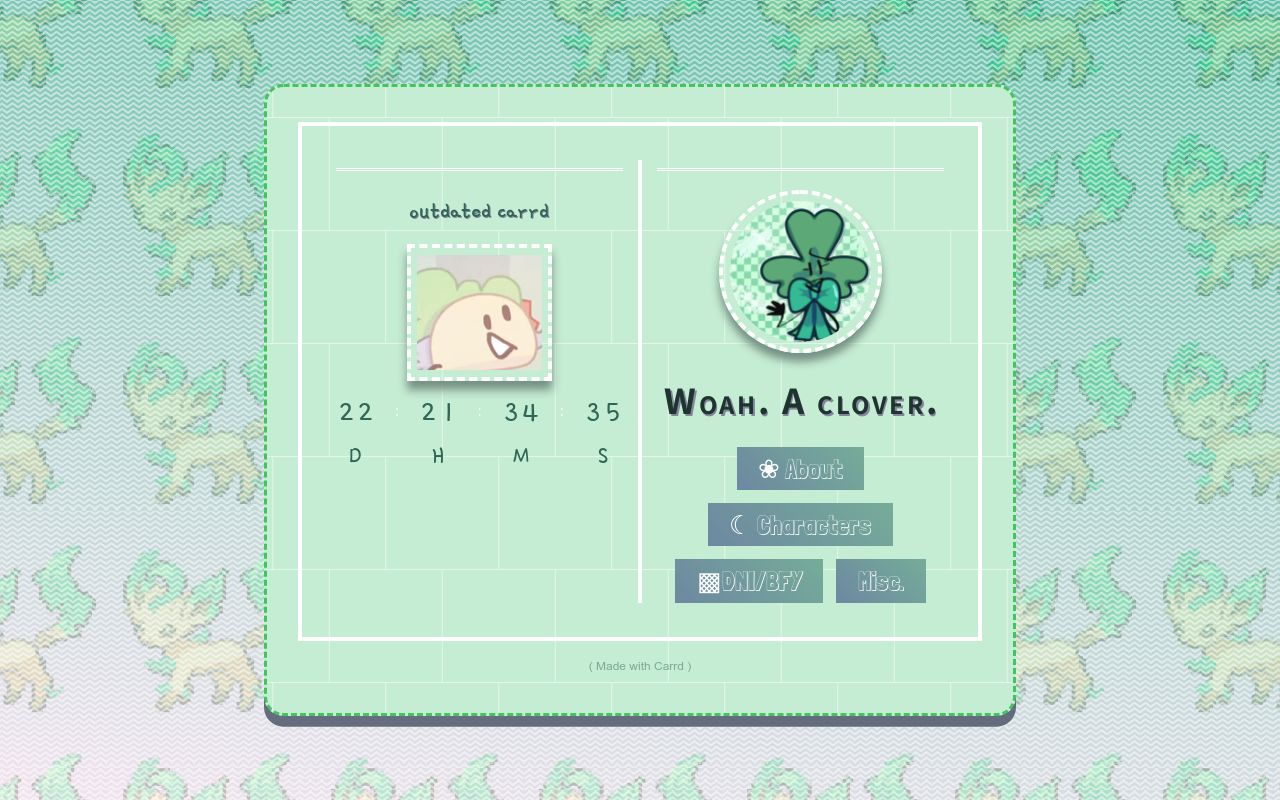
Task: Click the Woah. A clover. heading
Action: (x=800, y=403)
